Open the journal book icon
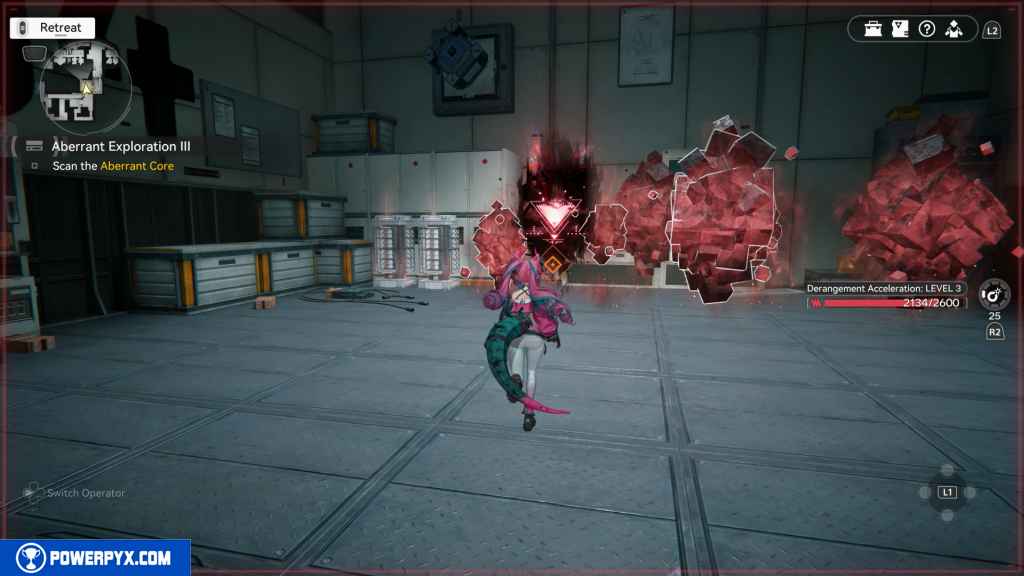The image size is (1024, 576). click(x=900, y=29)
